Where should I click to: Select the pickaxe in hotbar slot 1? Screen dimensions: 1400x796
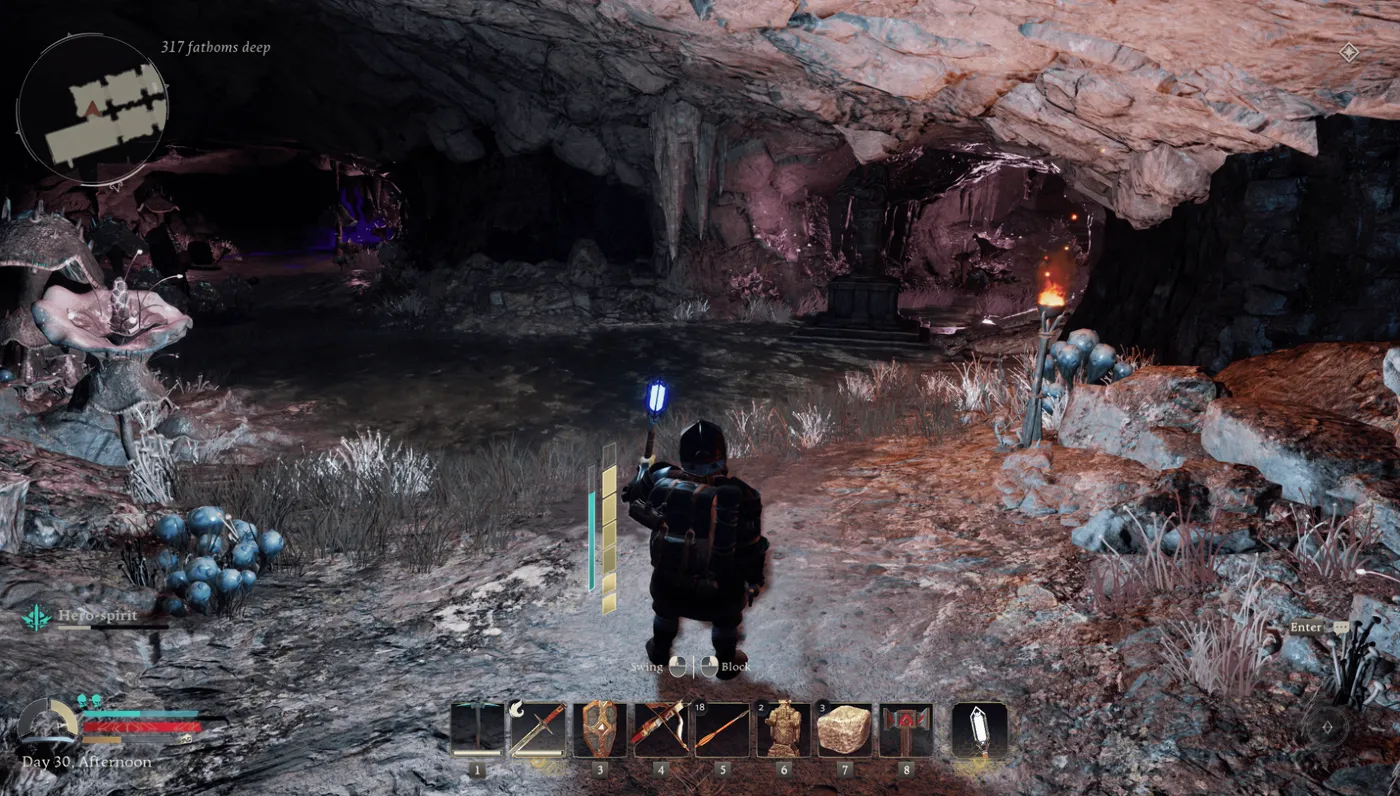(x=477, y=730)
